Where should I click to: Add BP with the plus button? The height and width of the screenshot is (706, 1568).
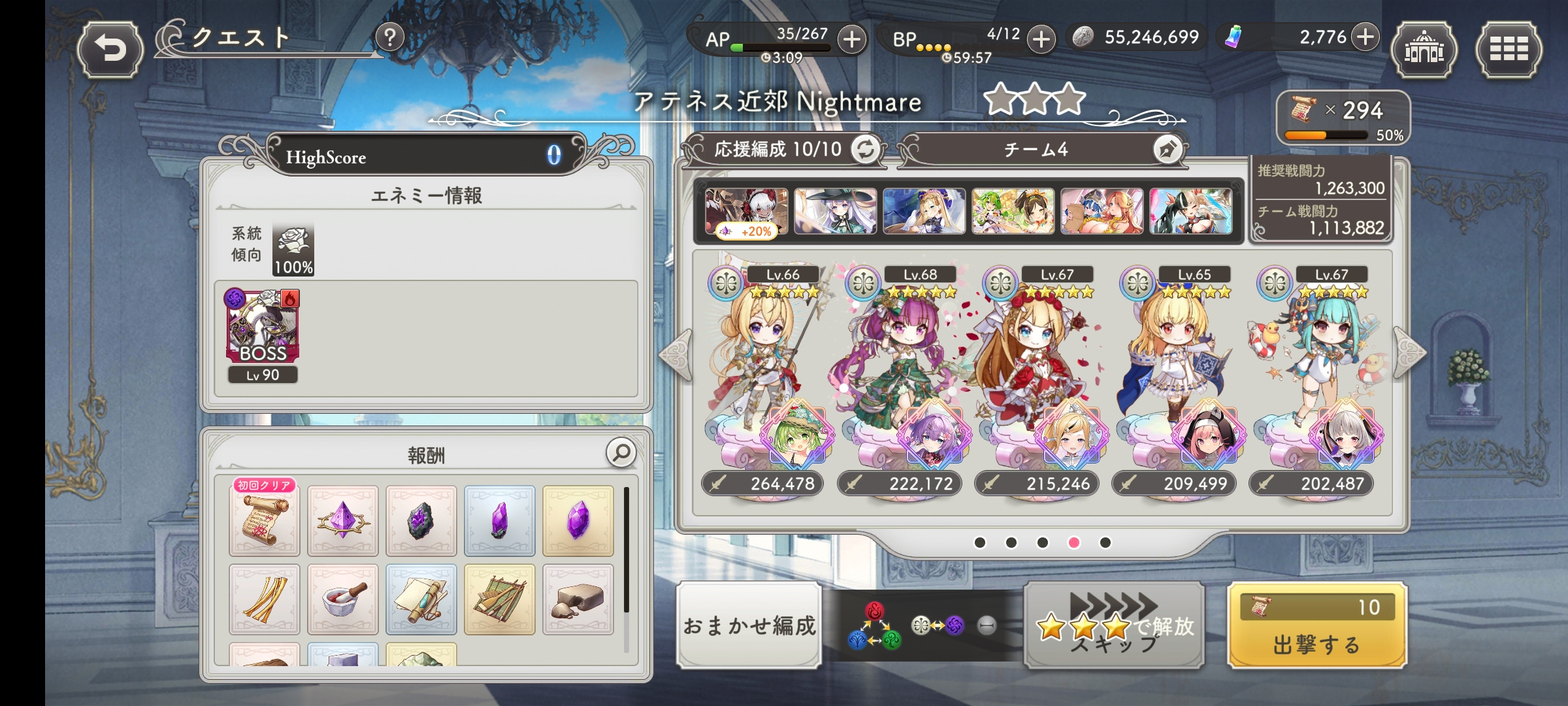1041,40
